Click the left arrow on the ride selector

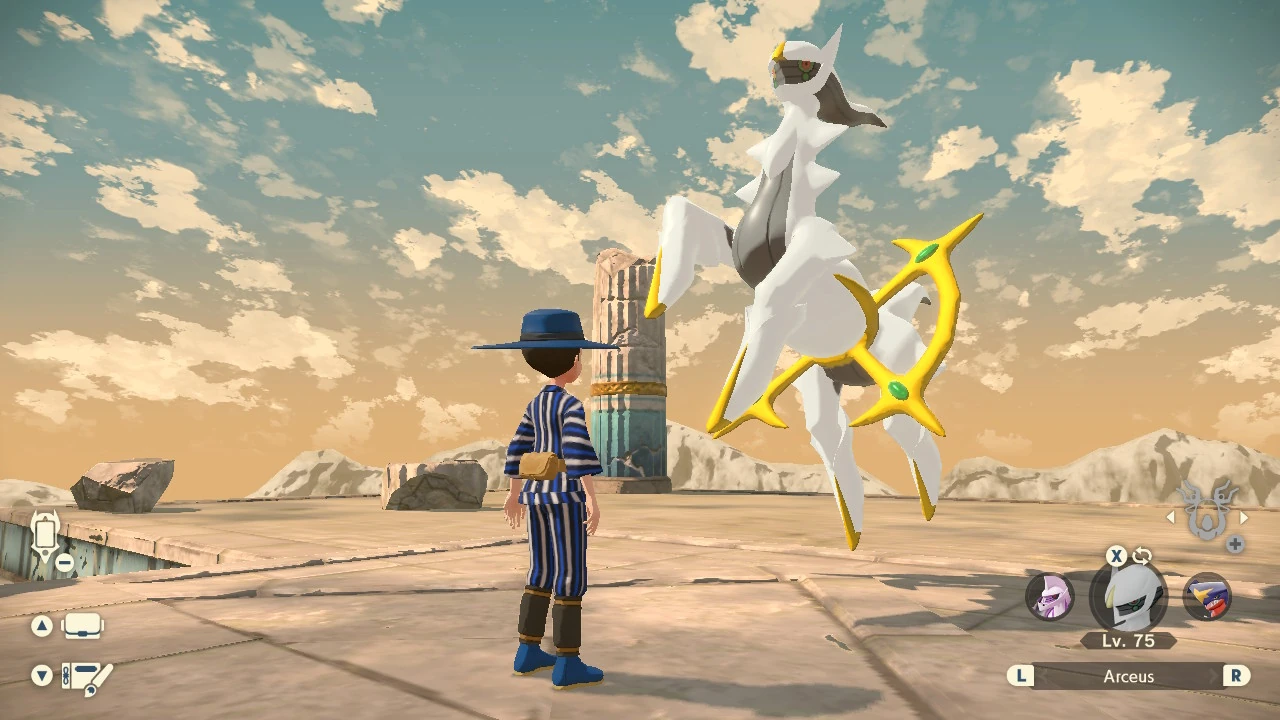coord(1170,517)
